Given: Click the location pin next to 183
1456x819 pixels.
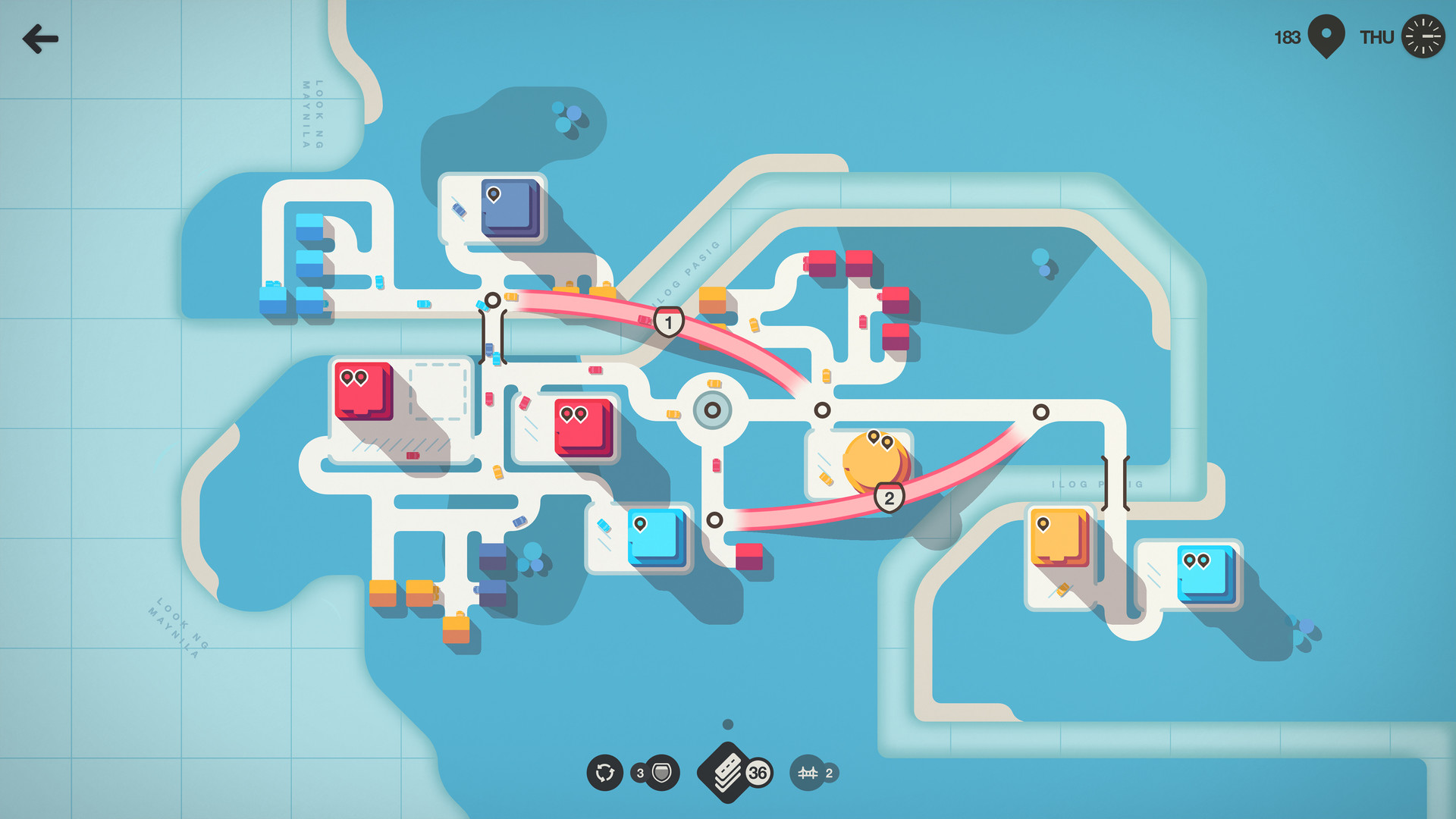Looking at the screenshot, I should click(1326, 35).
